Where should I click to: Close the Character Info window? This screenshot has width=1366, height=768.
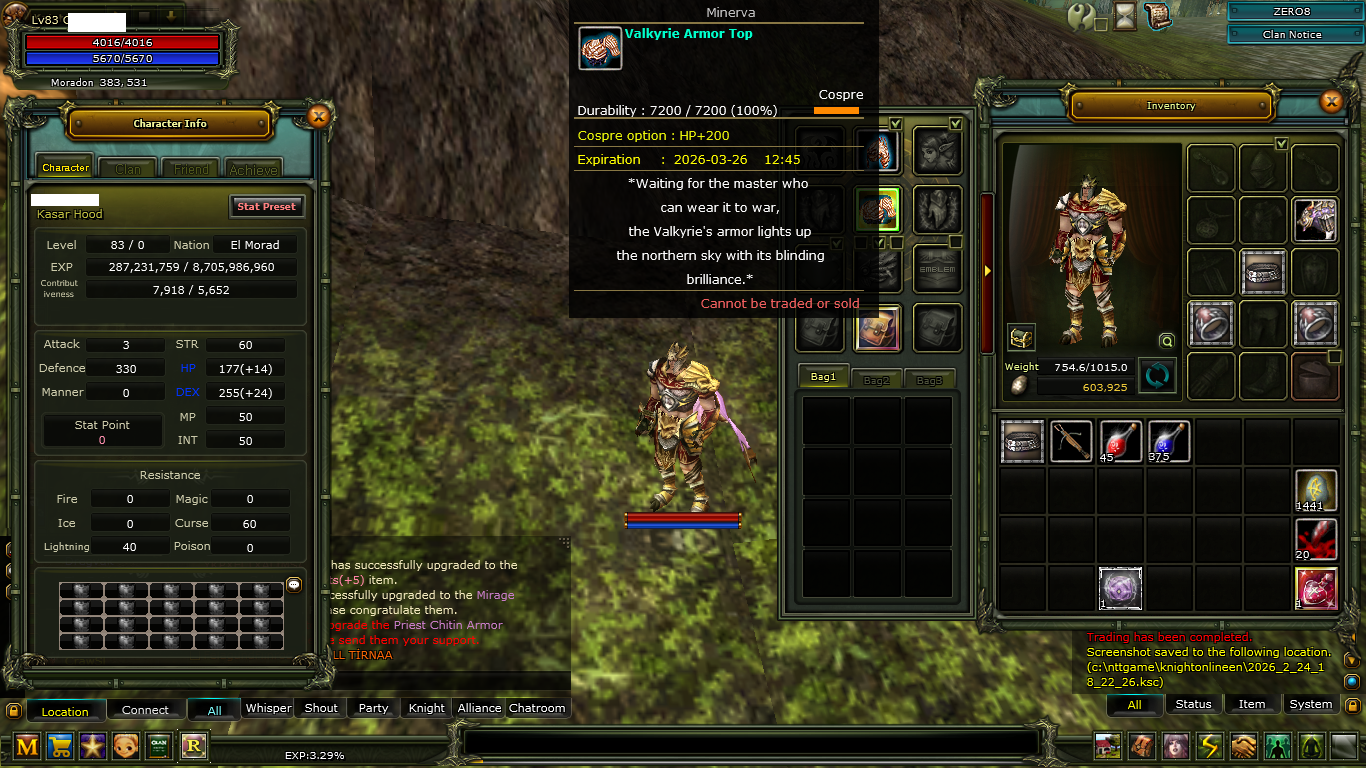point(318,117)
